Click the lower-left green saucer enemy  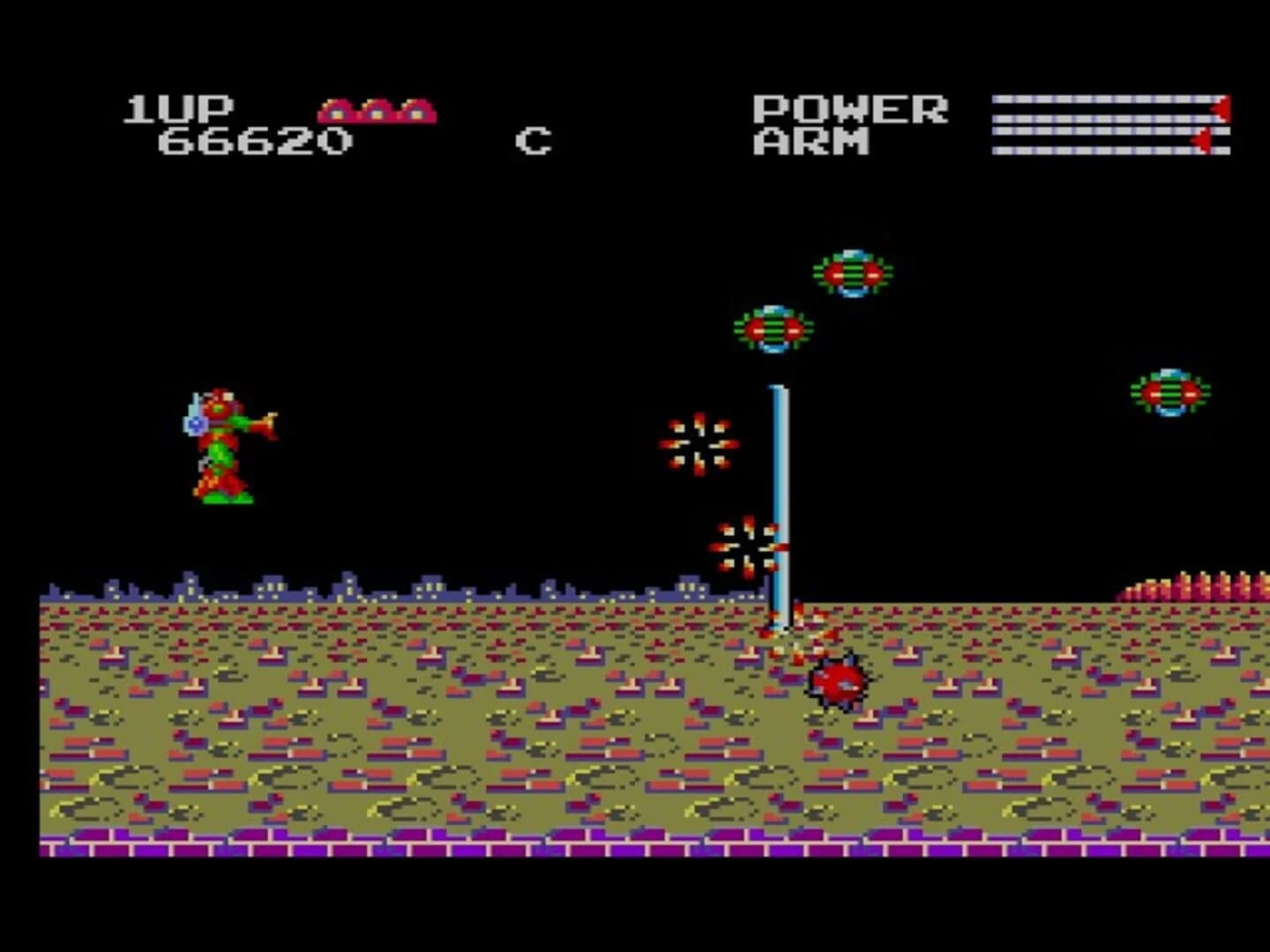[772, 331]
